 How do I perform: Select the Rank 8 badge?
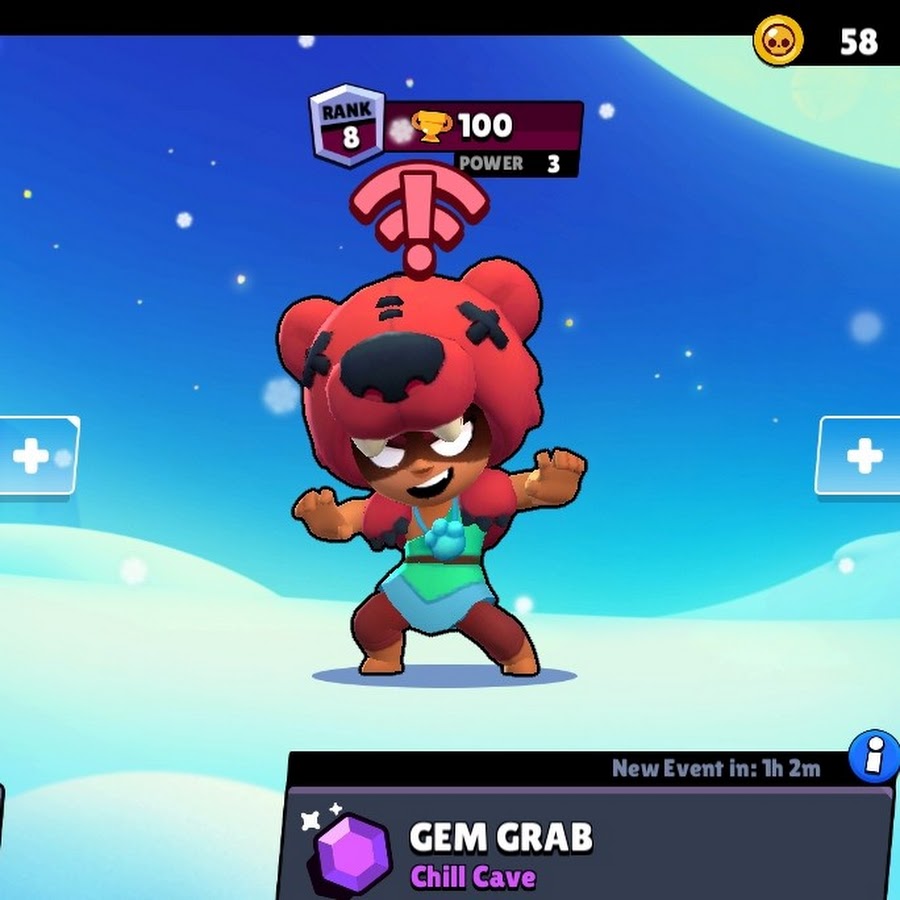click(x=347, y=125)
